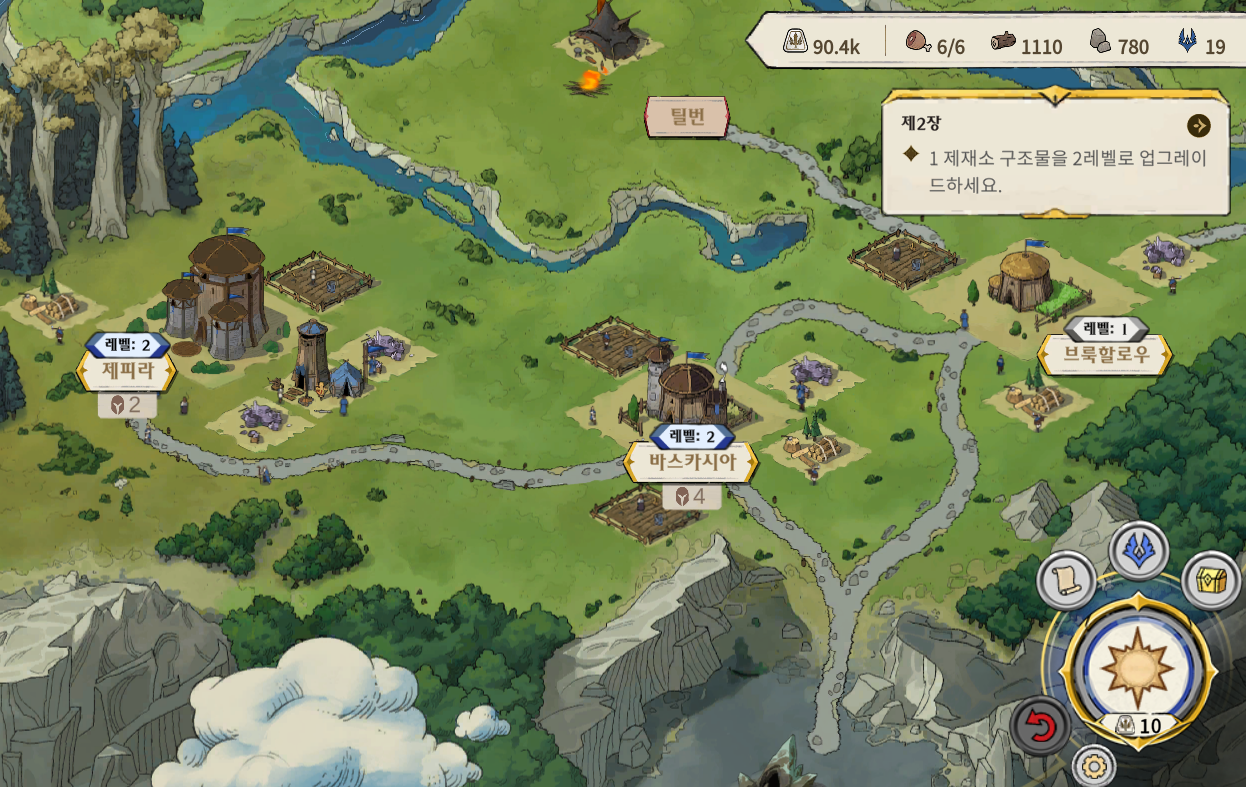The image size is (1246, 787).
Task: Open the scroll icon menu
Action: pyautogui.click(x=1066, y=580)
